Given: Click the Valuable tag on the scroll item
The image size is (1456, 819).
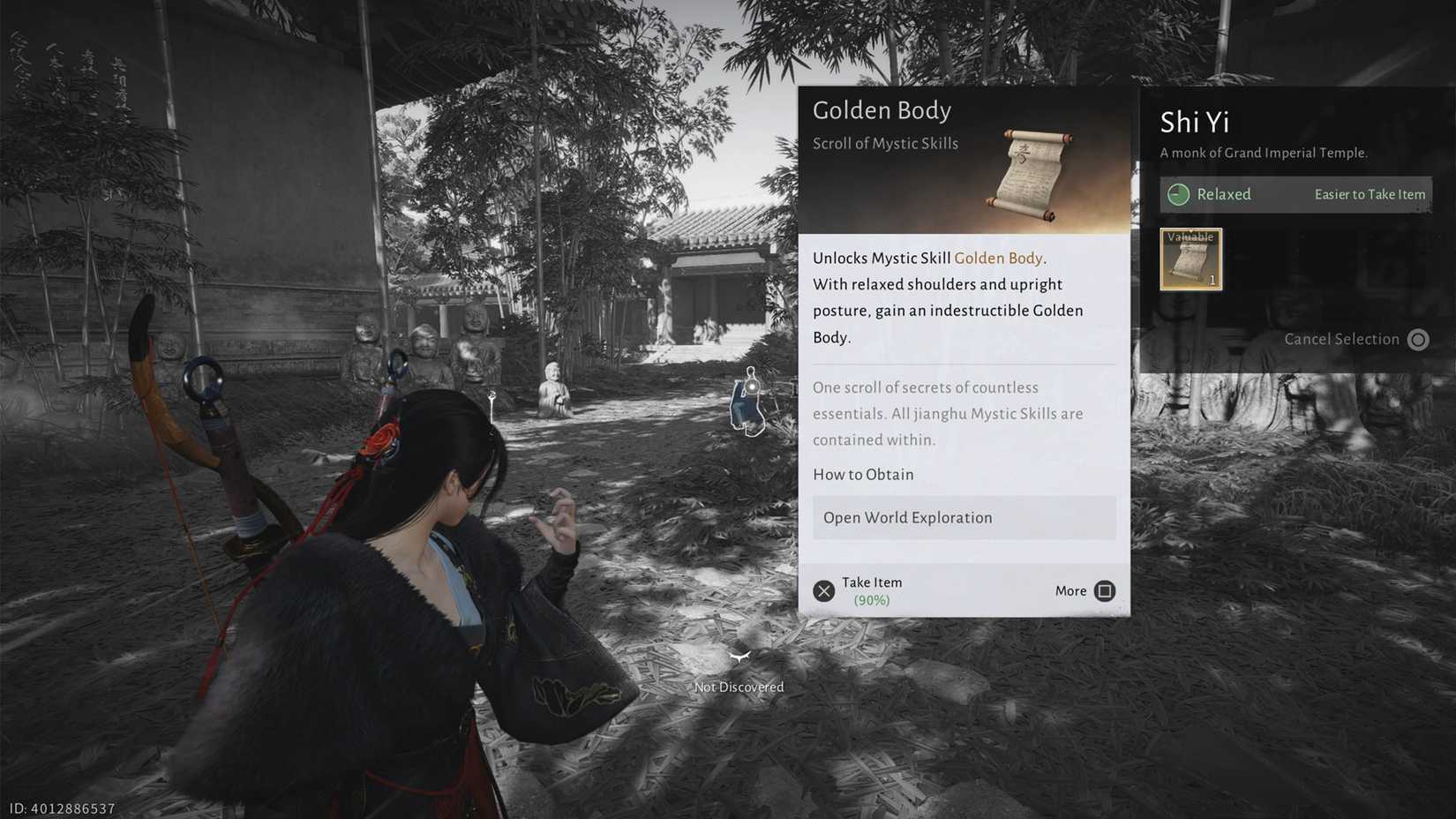Looking at the screenshot, I should tap(1192, 237).
